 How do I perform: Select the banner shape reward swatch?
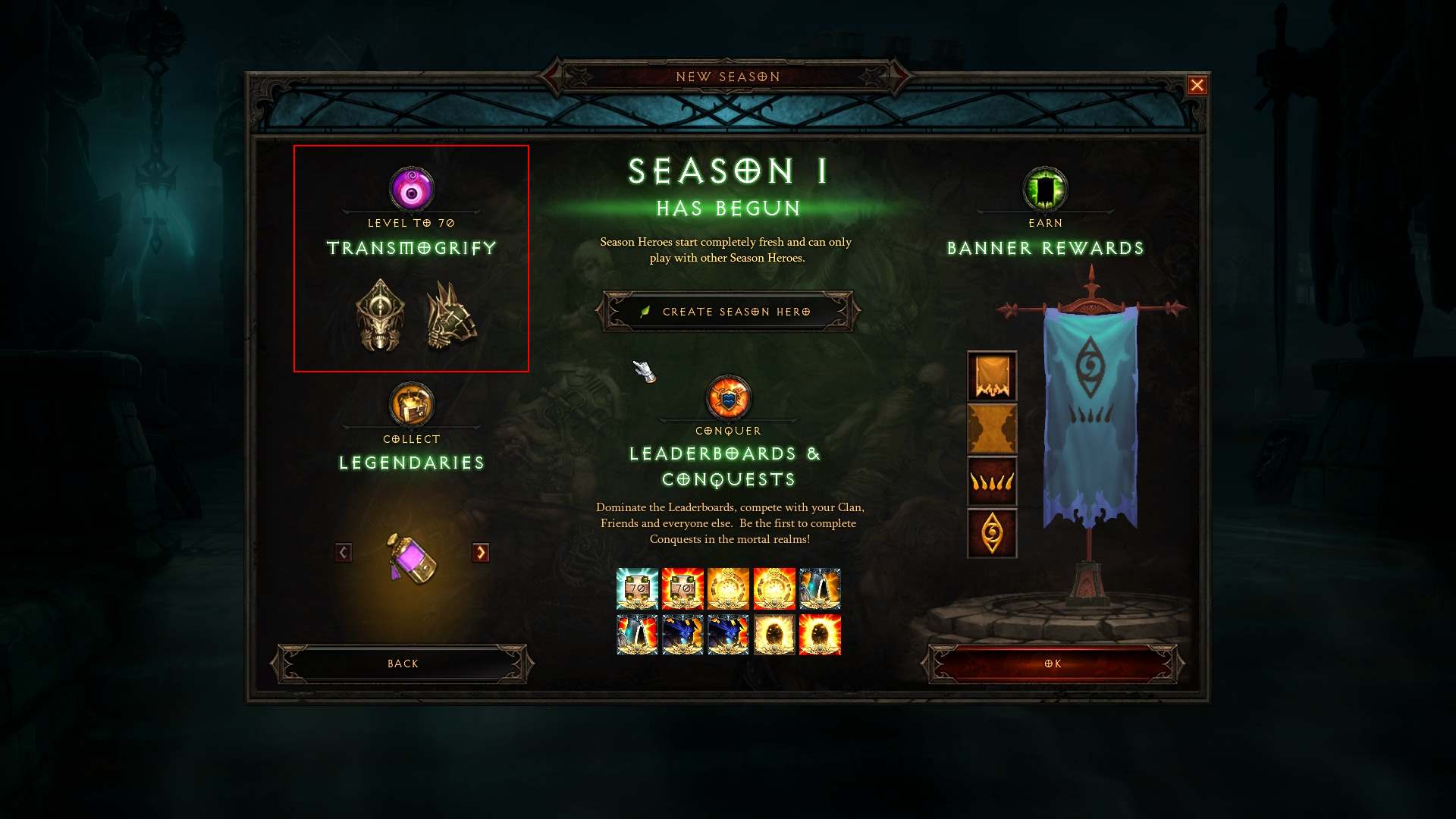click(992, 377)
